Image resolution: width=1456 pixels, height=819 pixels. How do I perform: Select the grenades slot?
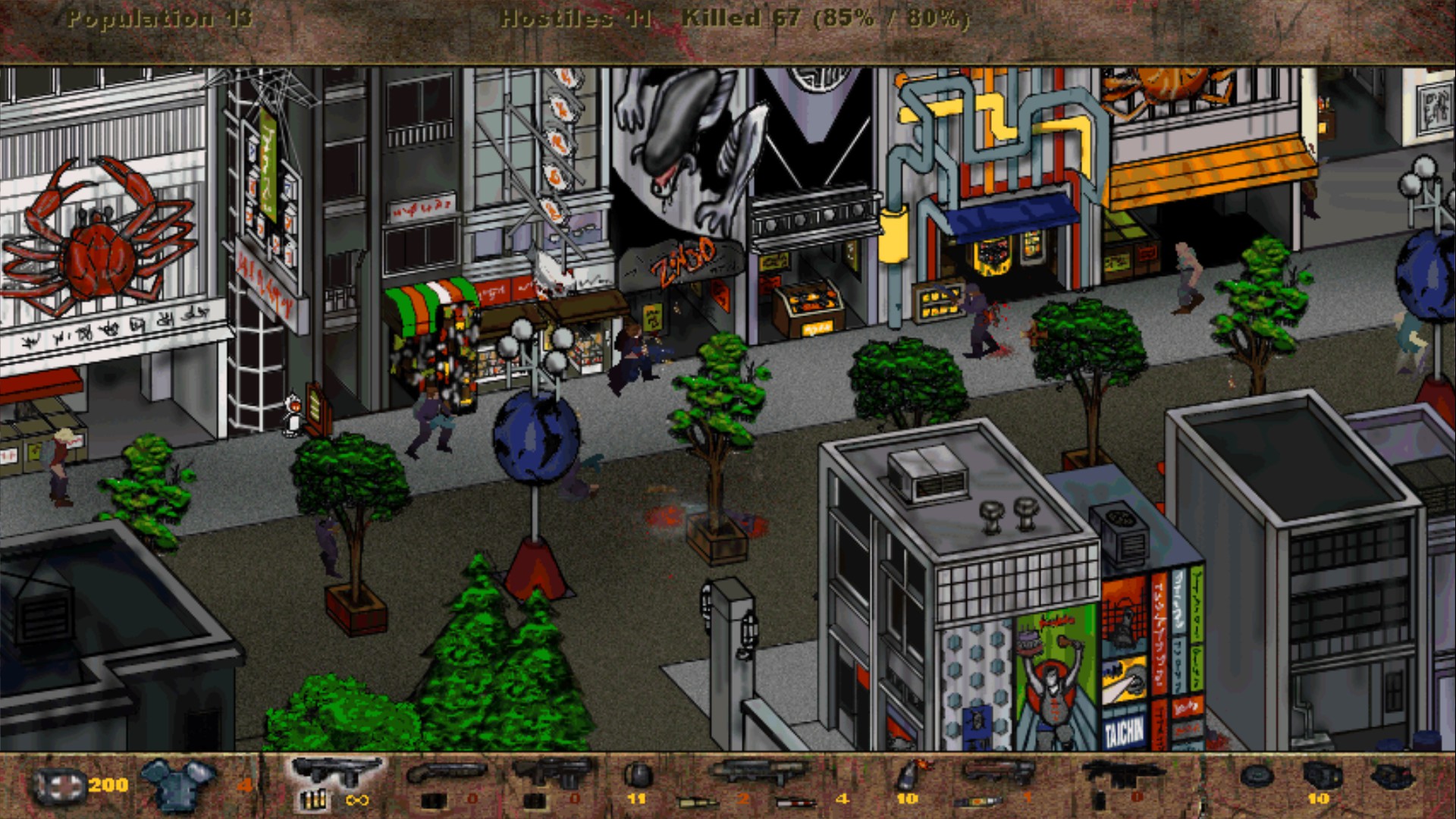click(637, 775)
